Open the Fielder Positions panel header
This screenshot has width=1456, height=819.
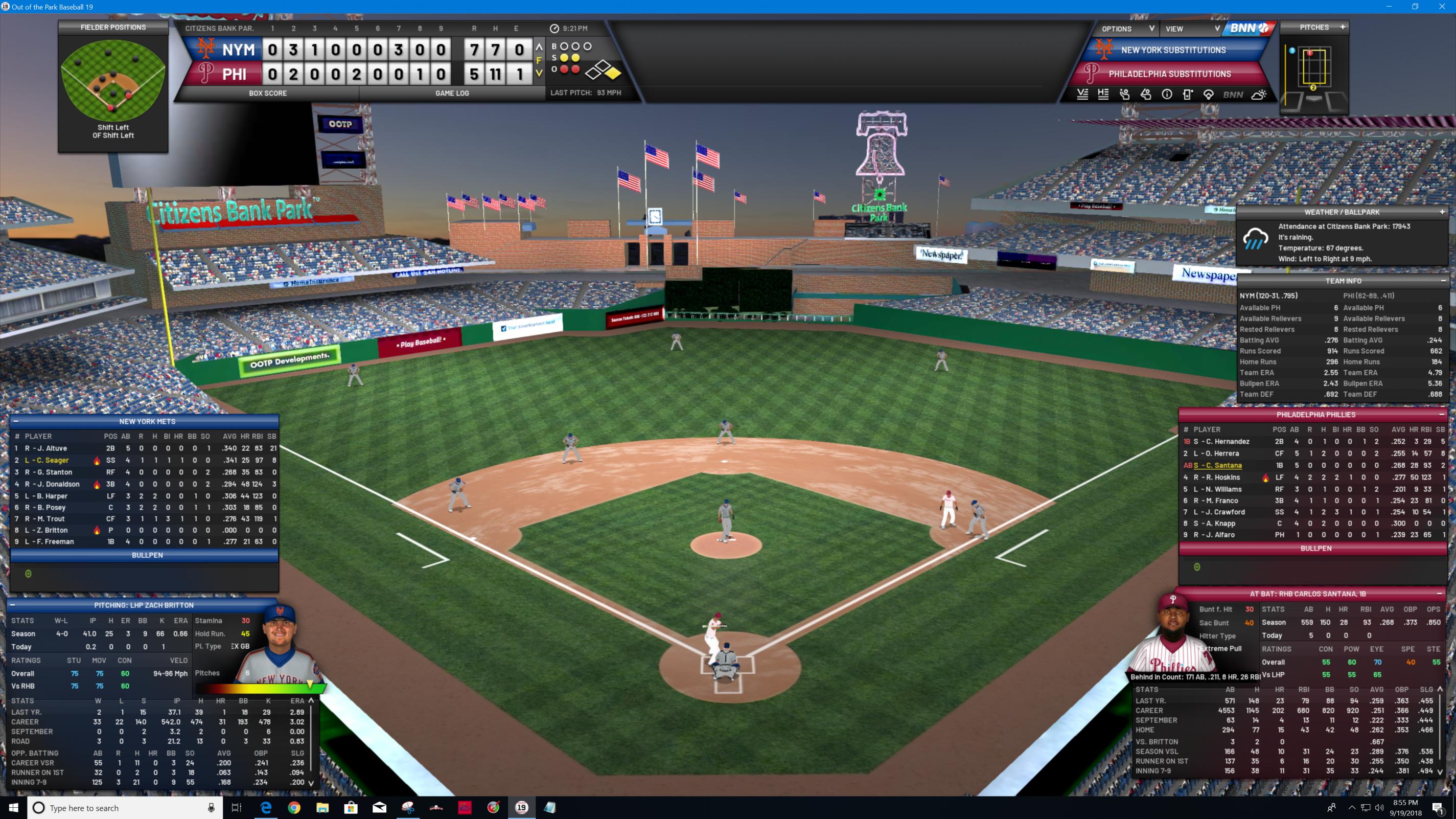pyautogui.click(x=113, y=27)
